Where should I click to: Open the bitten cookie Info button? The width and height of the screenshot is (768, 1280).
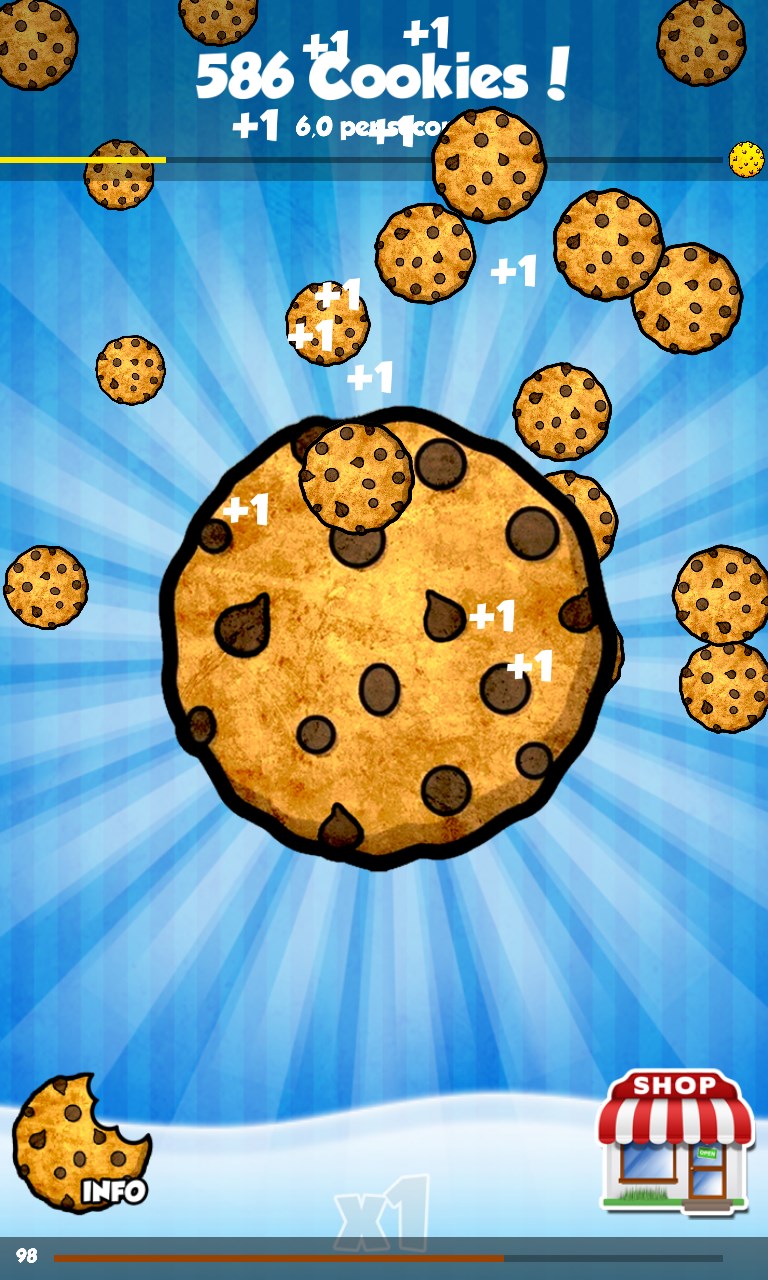[80, 1145]
